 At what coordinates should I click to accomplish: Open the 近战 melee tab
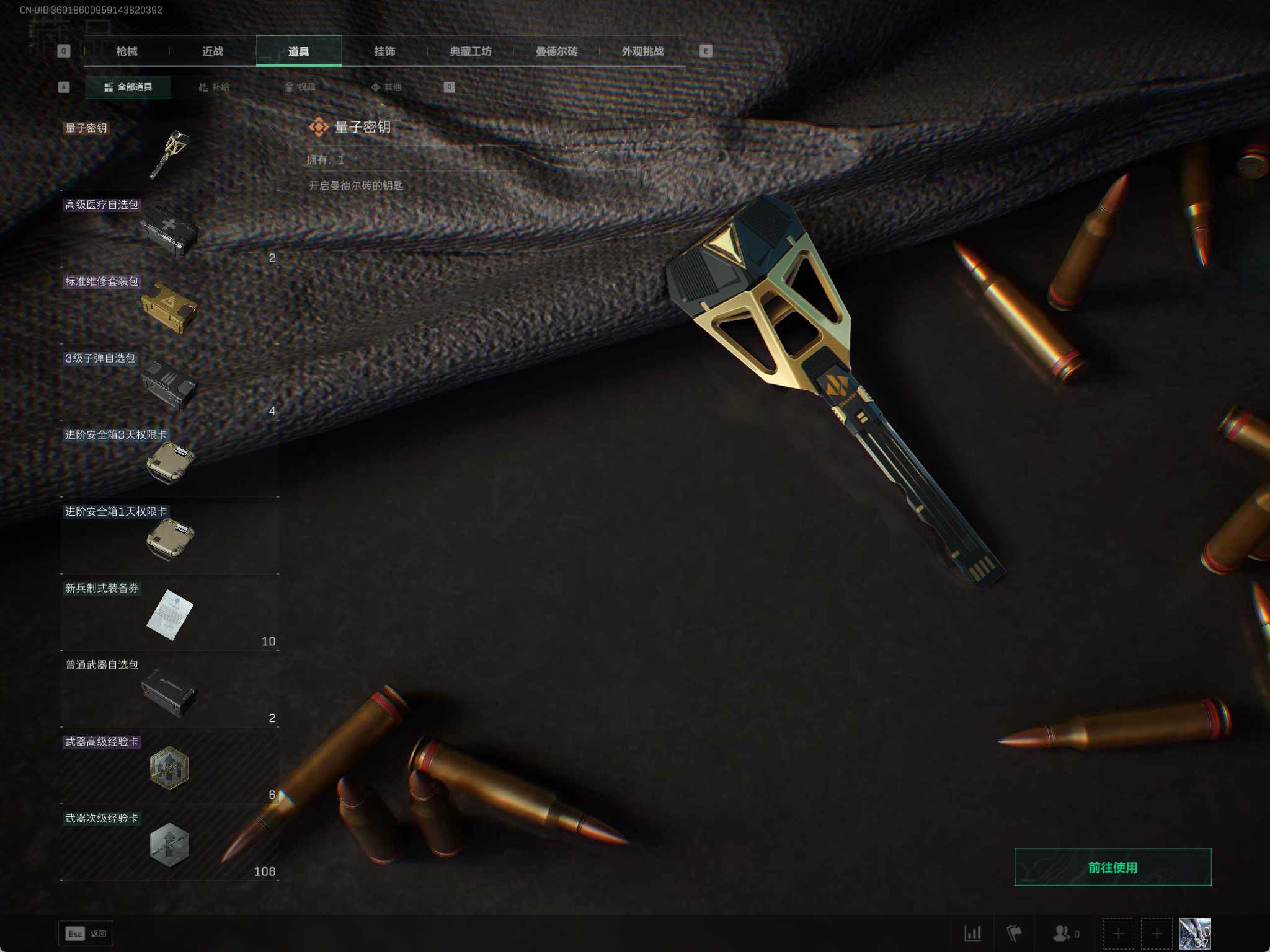(213, 51)
